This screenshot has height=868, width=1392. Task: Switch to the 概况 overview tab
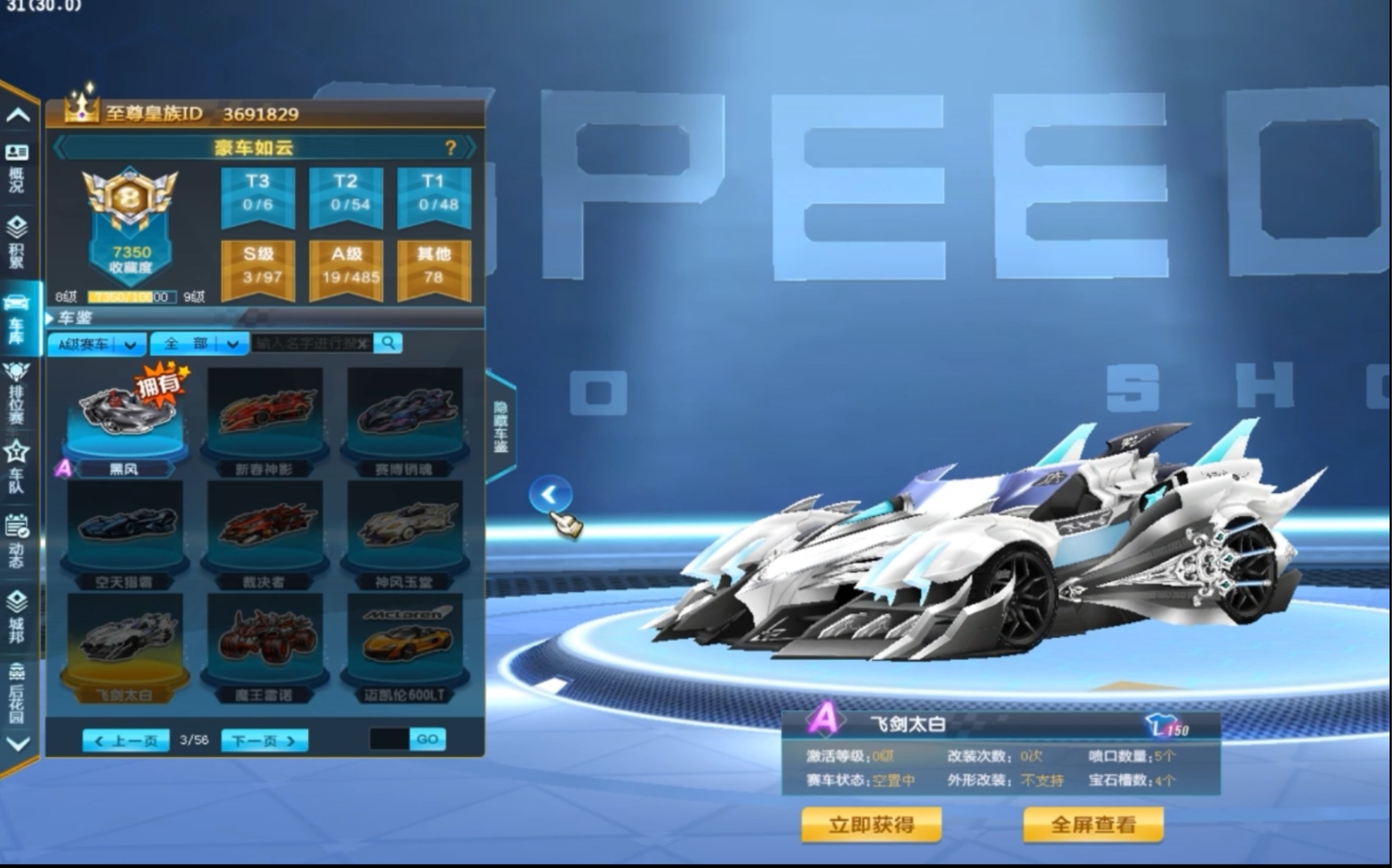pos(17,167)
